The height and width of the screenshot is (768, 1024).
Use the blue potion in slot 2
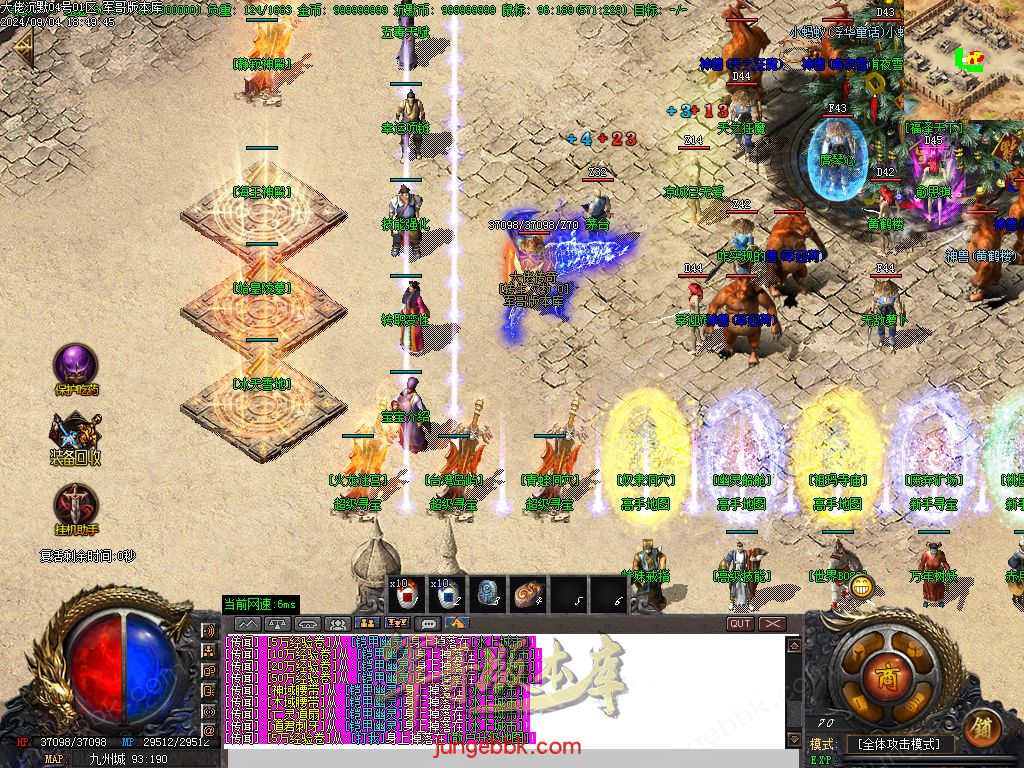click(x=446, y=594)
